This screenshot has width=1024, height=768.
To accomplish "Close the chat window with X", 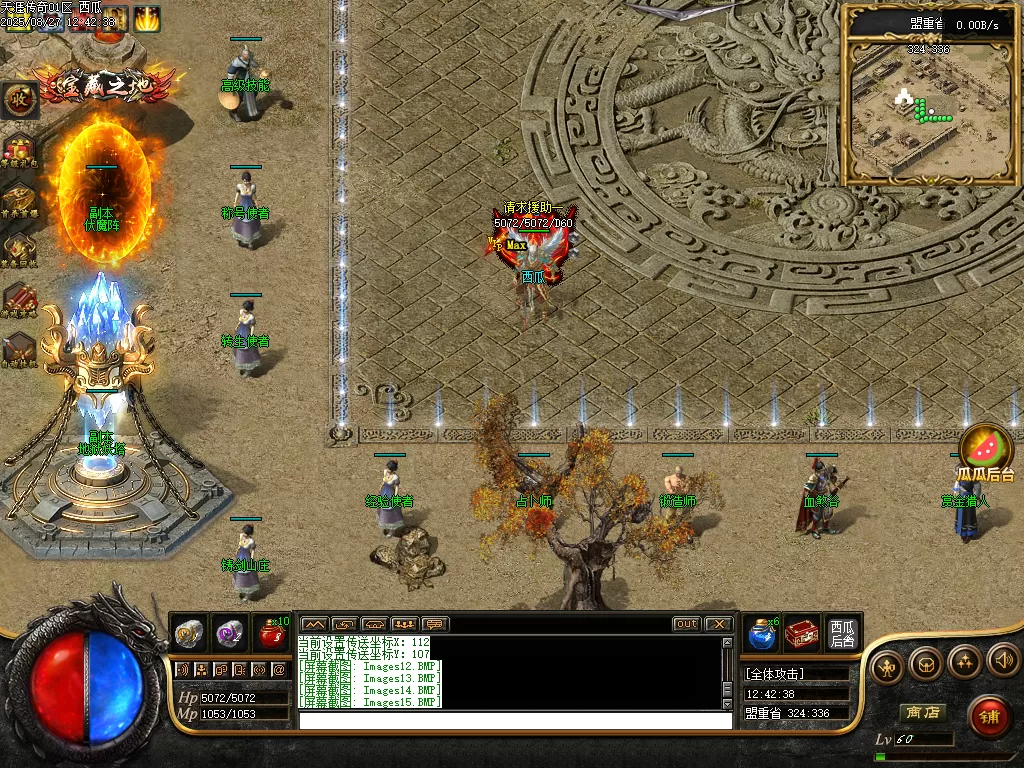I will click(x=718, y=624).
